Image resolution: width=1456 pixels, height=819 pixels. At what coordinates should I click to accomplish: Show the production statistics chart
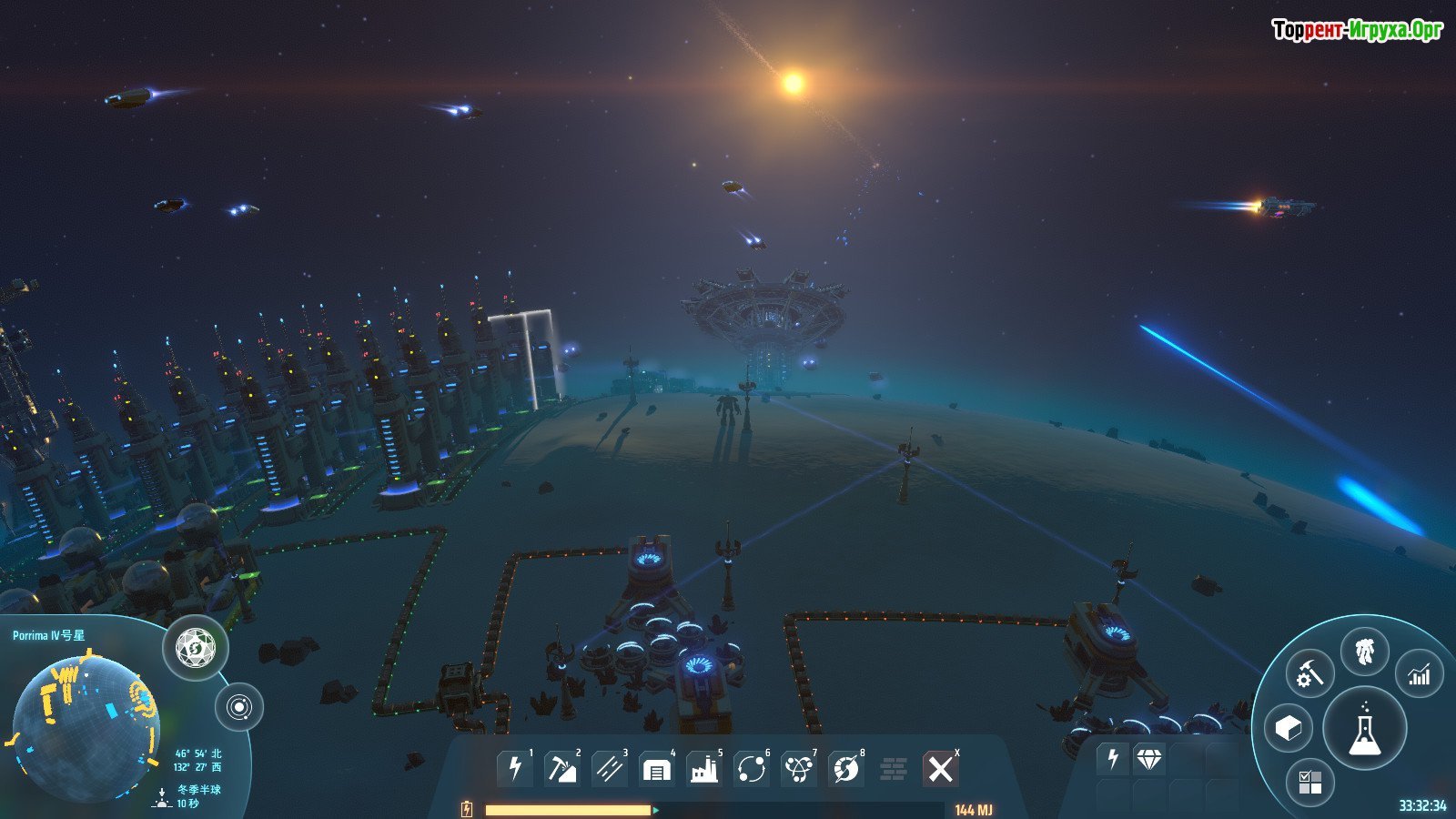(1420, 674)
